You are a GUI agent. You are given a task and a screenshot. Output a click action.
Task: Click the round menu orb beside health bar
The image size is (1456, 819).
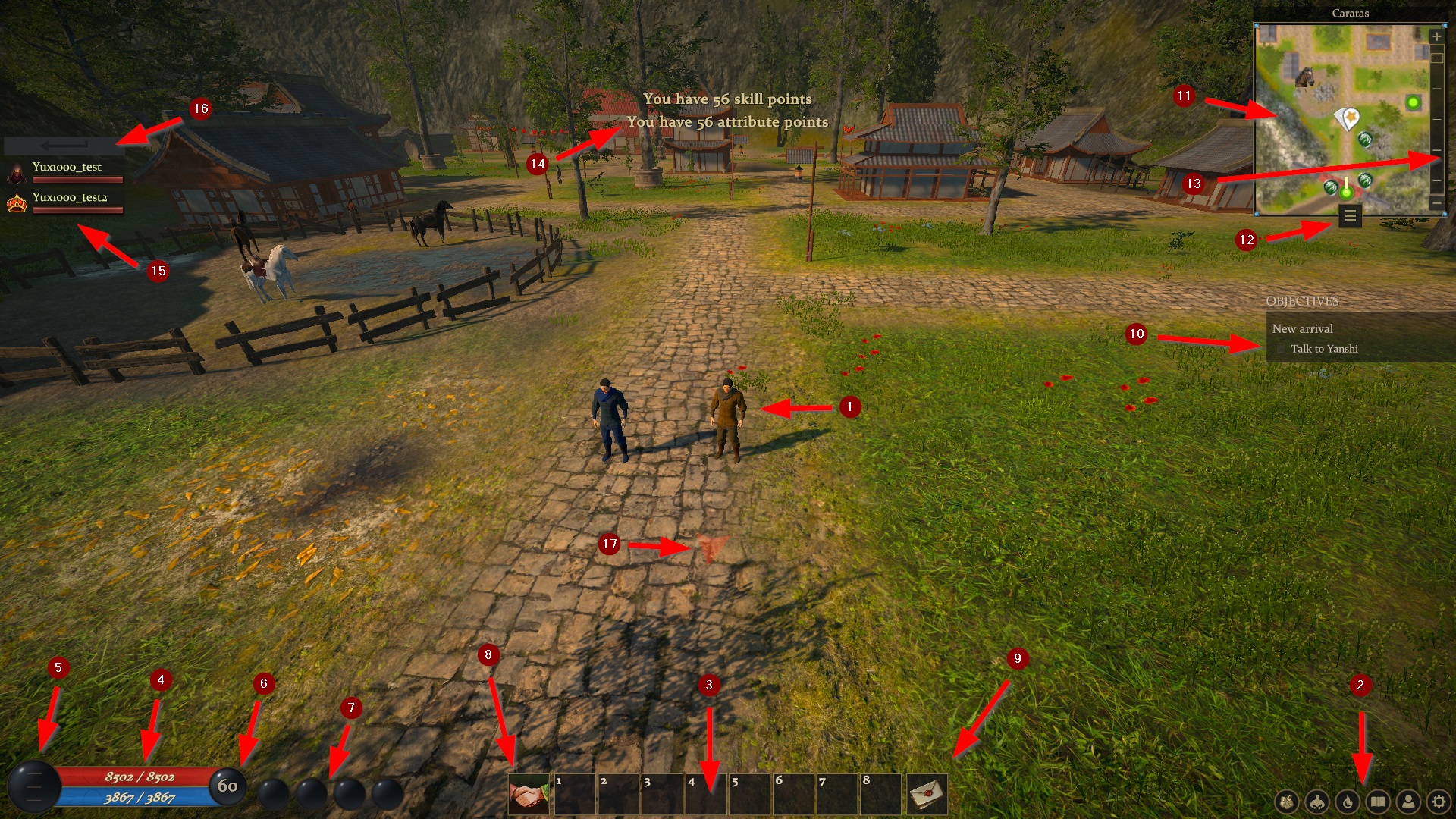pos(34,786)
